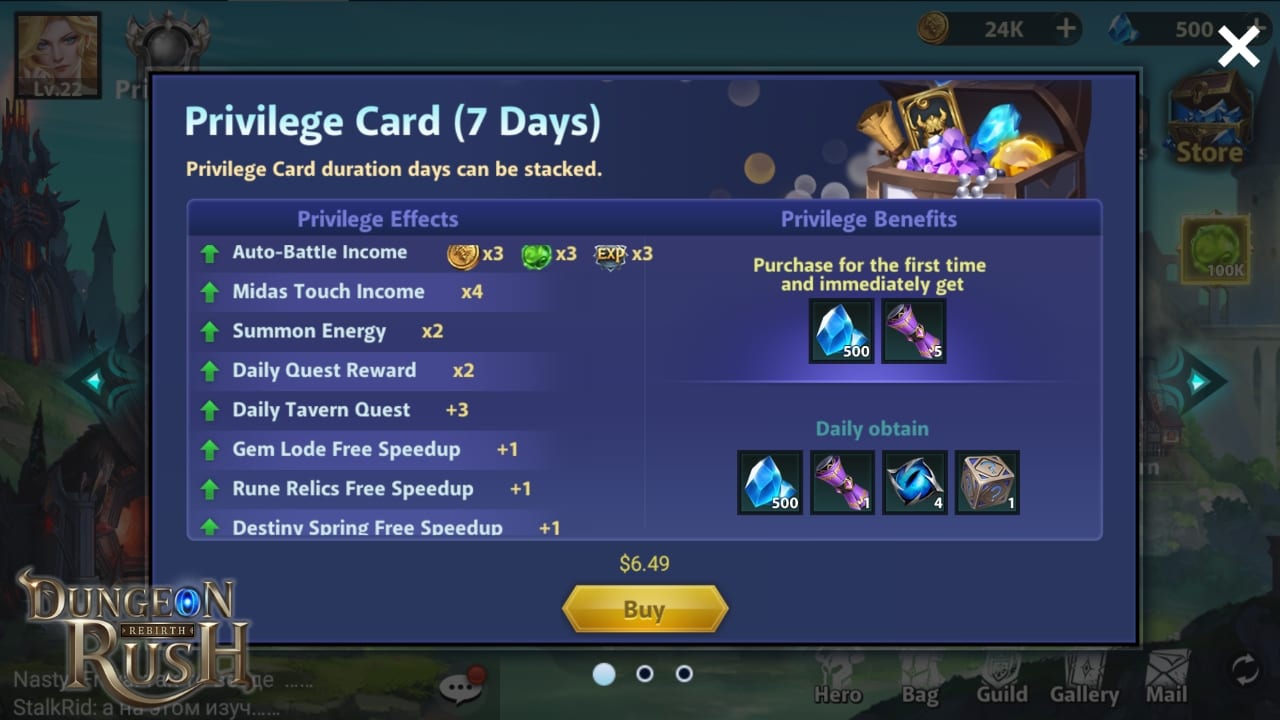This screenshot has width=1280, height=720.
Task: Inspect the daily mystery dice cube reward
Action: tap(987, 482)
